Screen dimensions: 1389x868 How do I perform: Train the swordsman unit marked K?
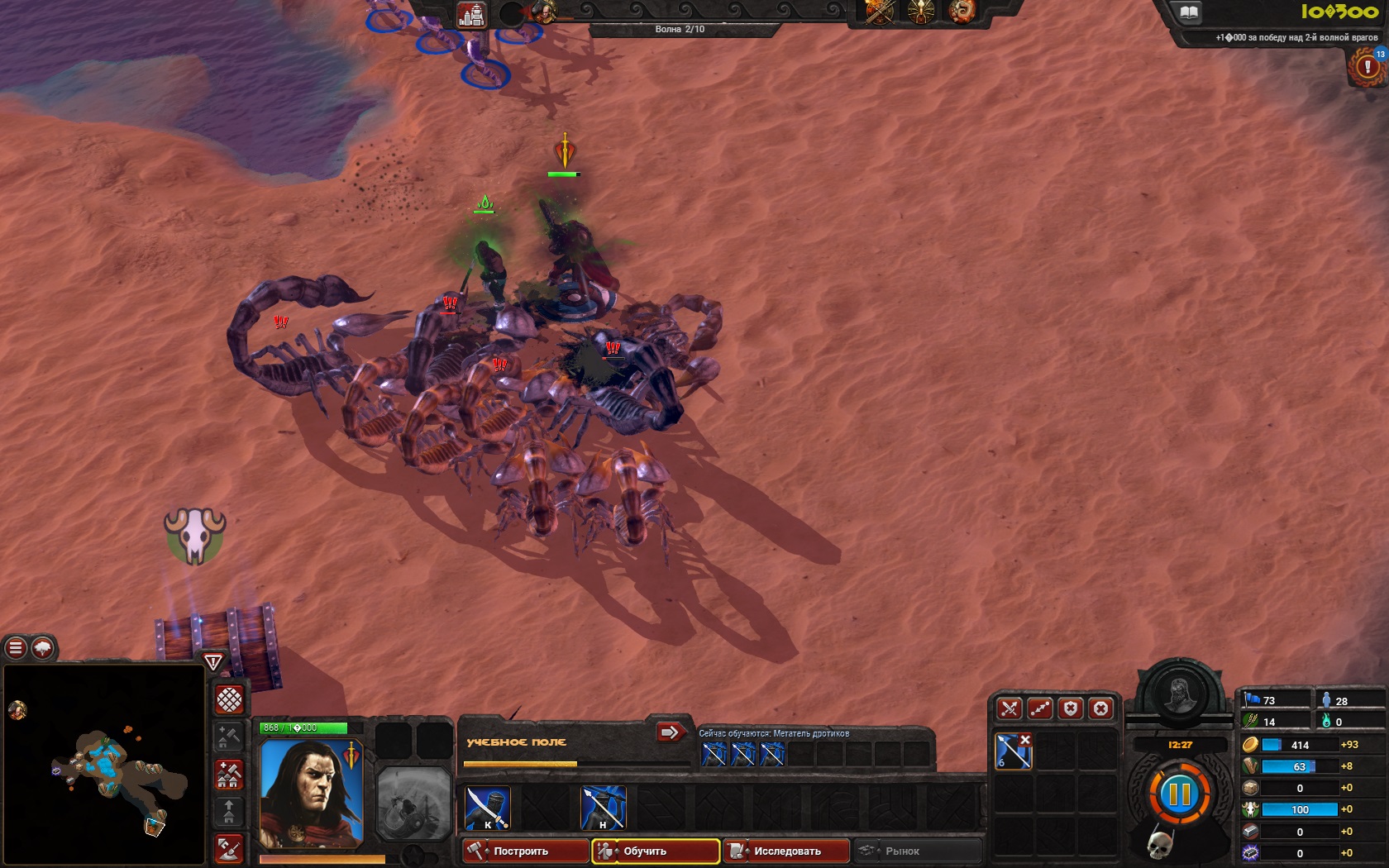point(487,808)
